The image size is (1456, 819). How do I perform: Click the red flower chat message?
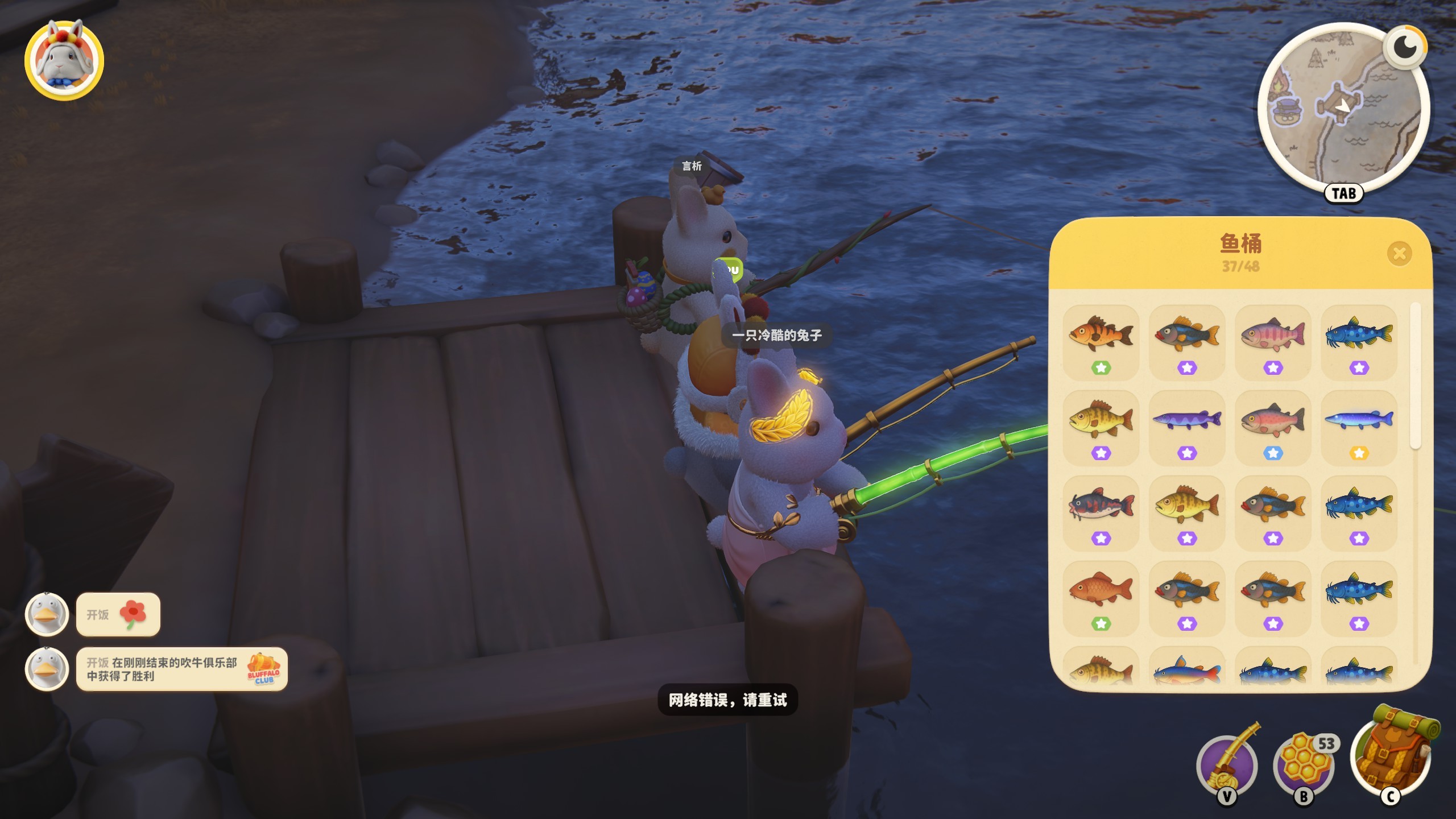point(118,614)
